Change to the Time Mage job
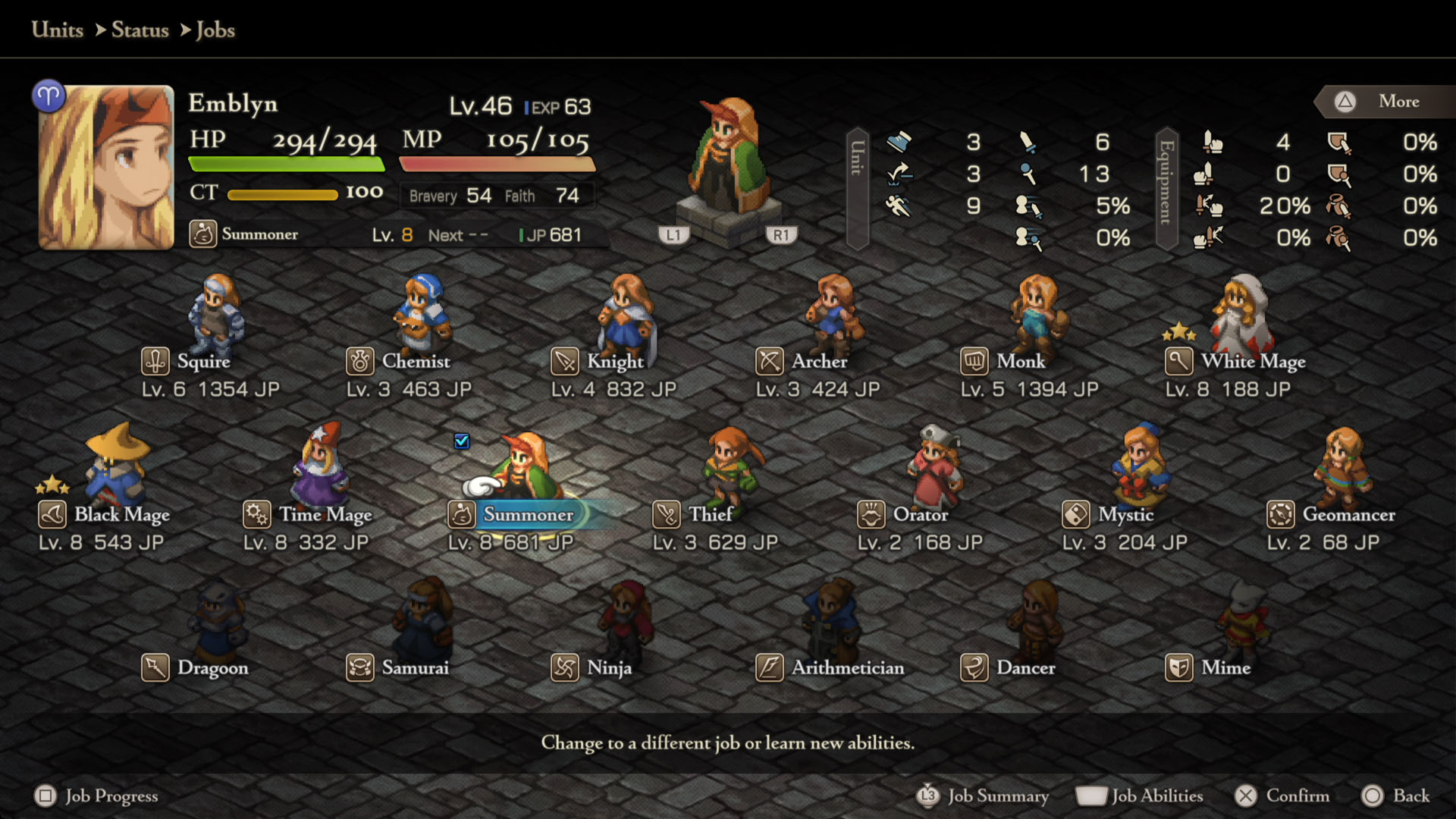1456x819 pixels. click(x=325, y=514)
